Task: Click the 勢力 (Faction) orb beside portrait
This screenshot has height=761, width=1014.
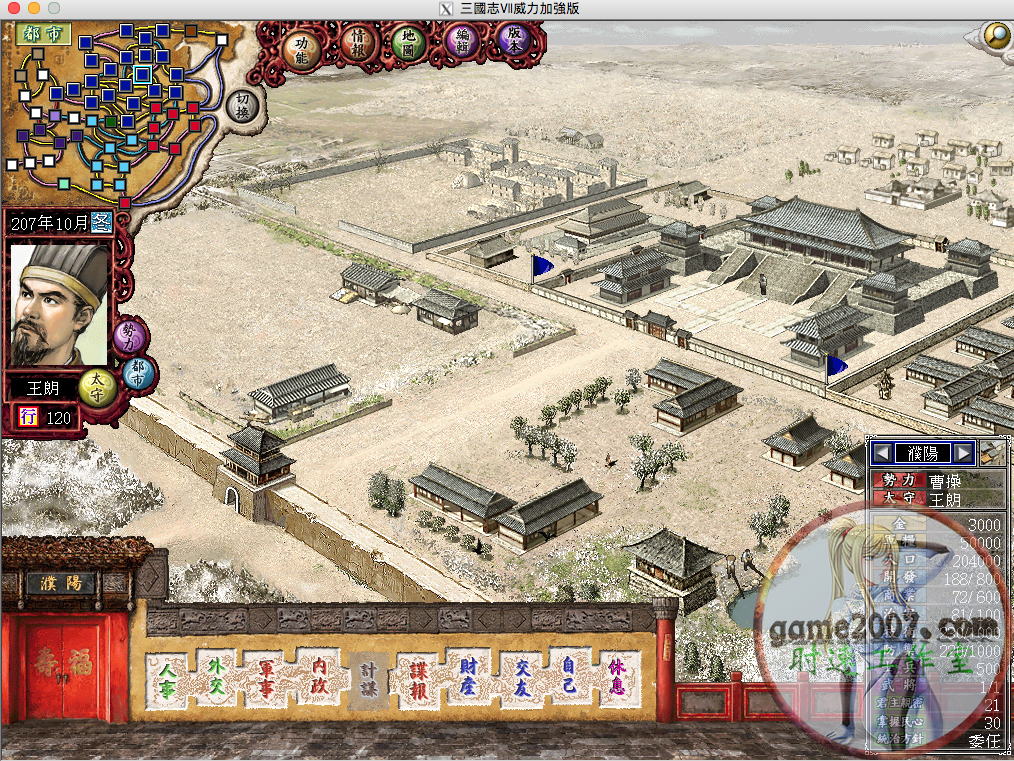Action: [x=129, y=337]
